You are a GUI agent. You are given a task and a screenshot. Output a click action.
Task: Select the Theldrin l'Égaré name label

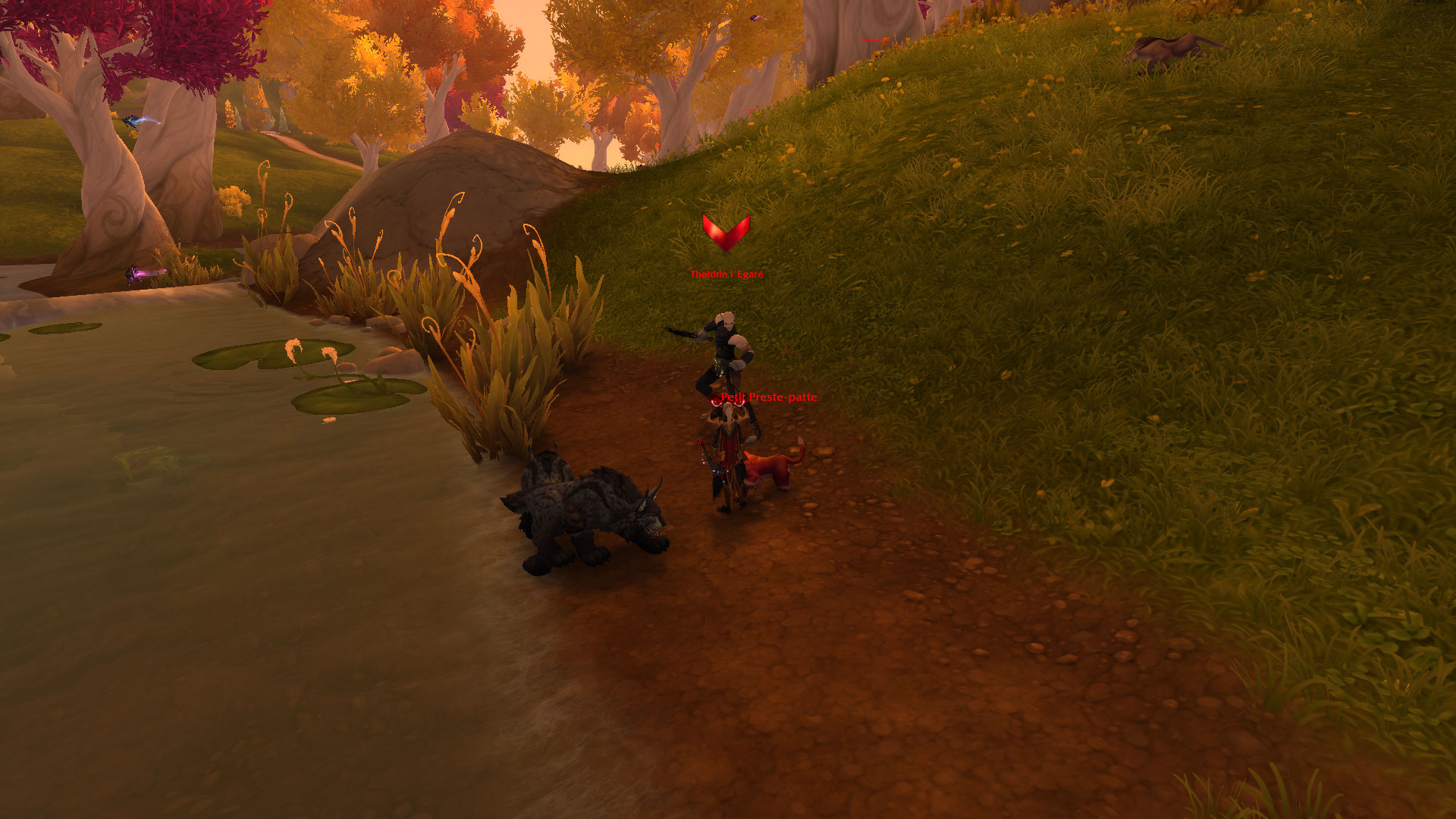tap(726, 275)
